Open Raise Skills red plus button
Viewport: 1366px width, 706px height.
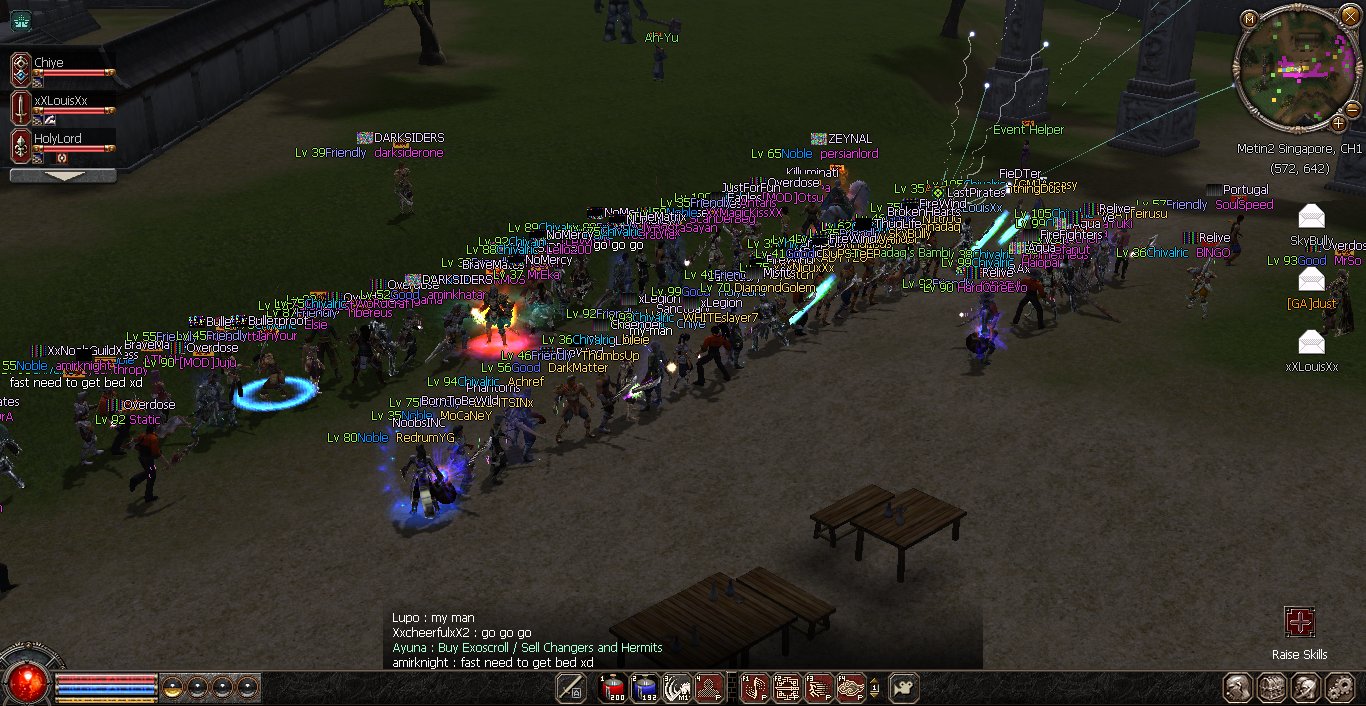point(1299,623)
